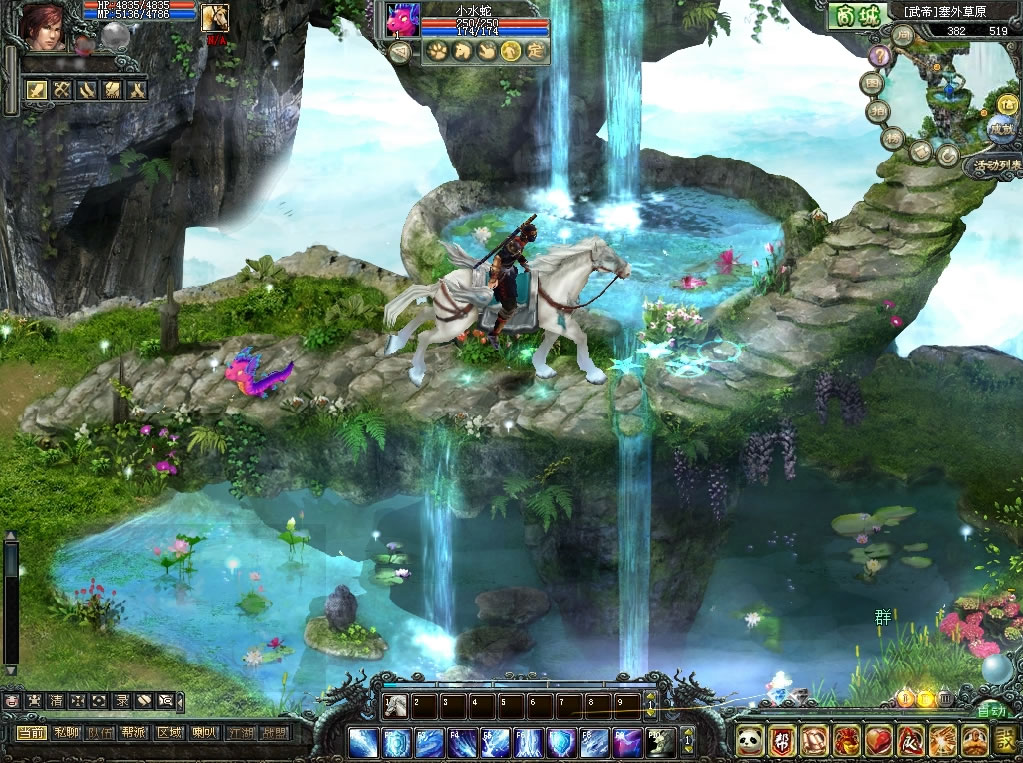The width and height of the screenshot is (1023, 763).
Task: Click the purple question mark help icon
Action: [x=880, y=56]
